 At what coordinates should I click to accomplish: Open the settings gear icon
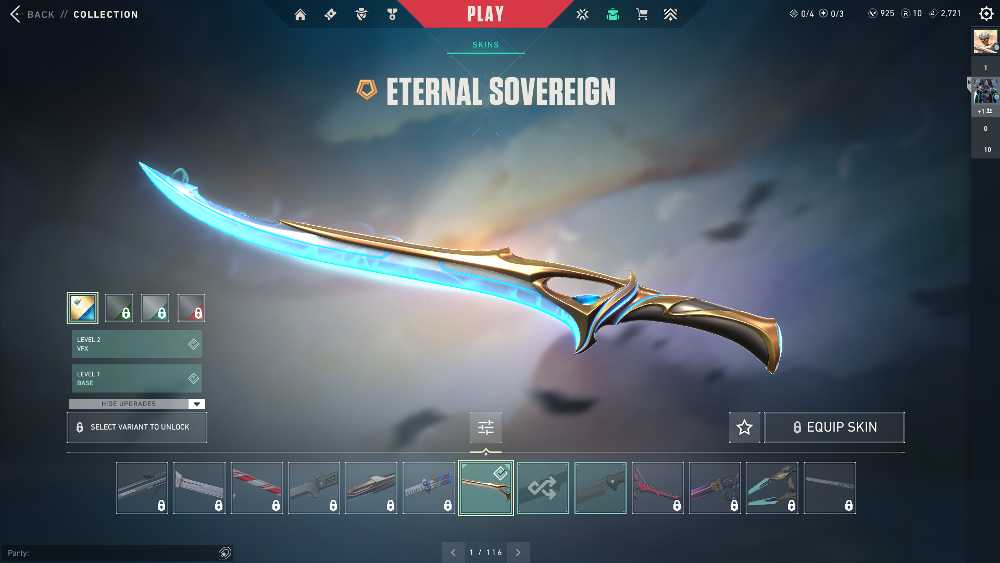point(986,14)
